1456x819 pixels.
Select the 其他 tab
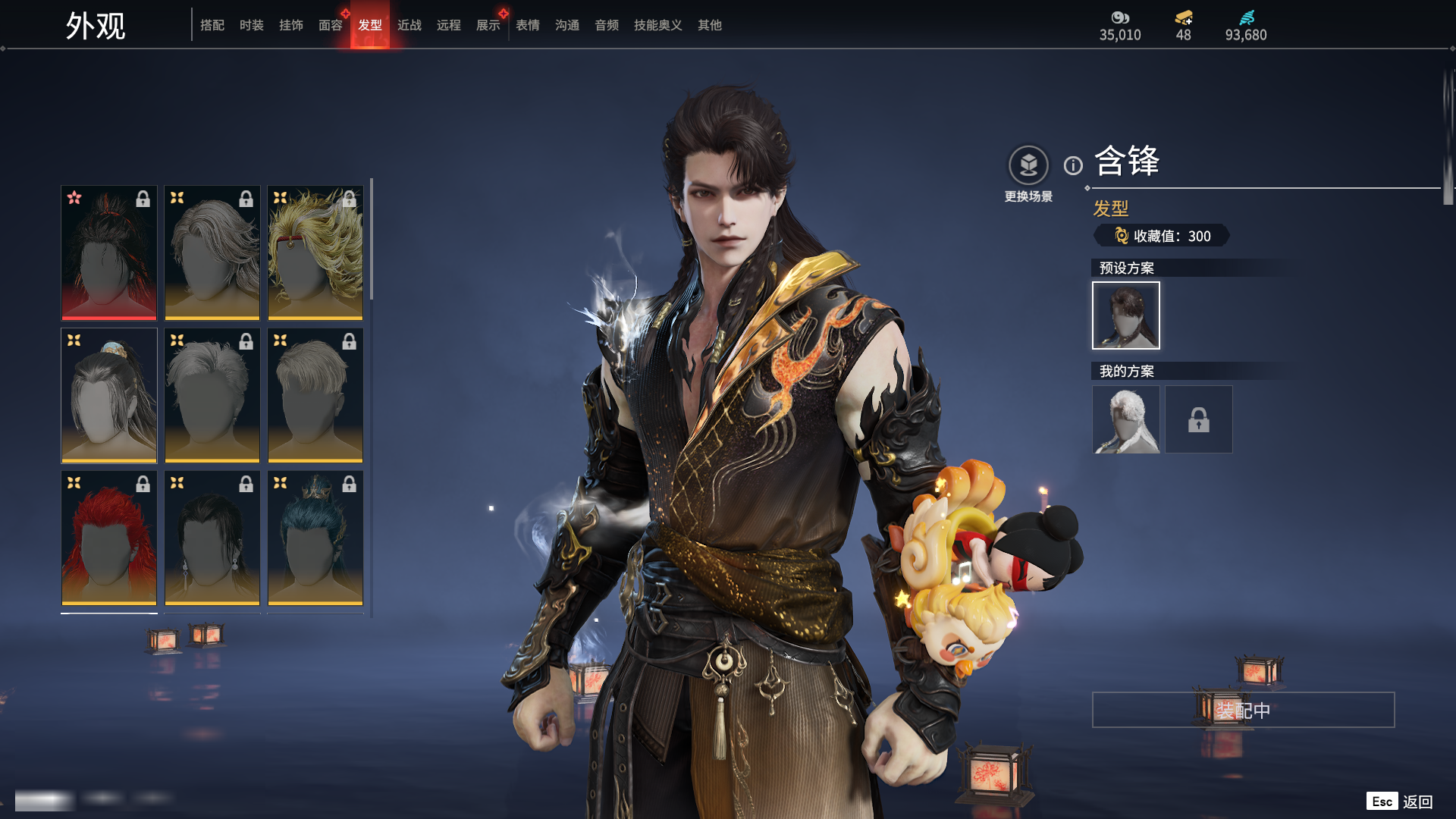coord(710,25)
